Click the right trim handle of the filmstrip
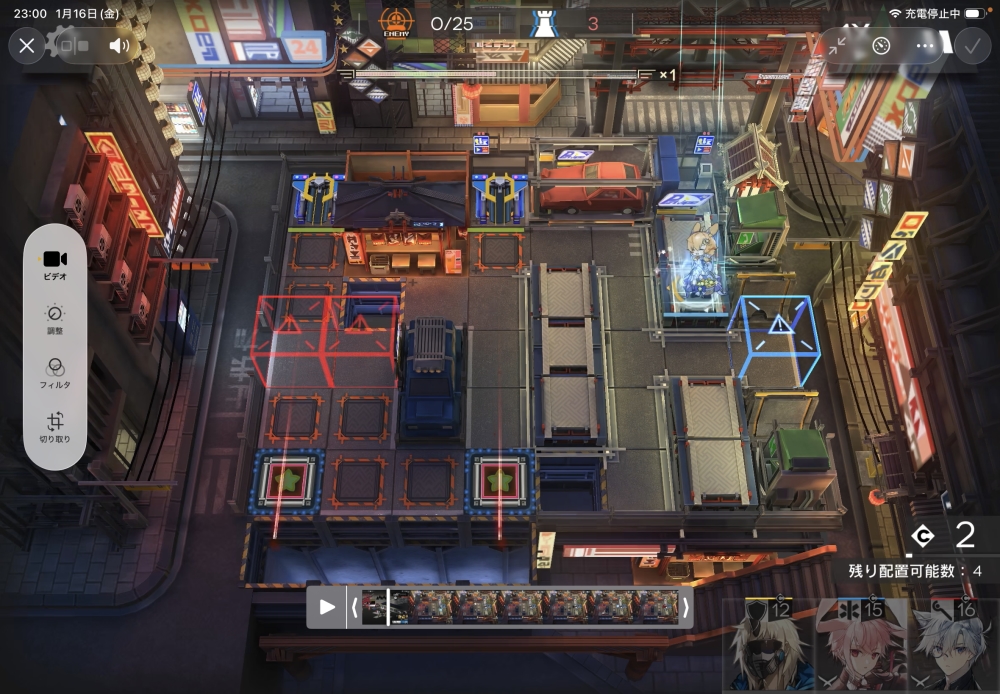1000x694 pixels. pos(686,607)
